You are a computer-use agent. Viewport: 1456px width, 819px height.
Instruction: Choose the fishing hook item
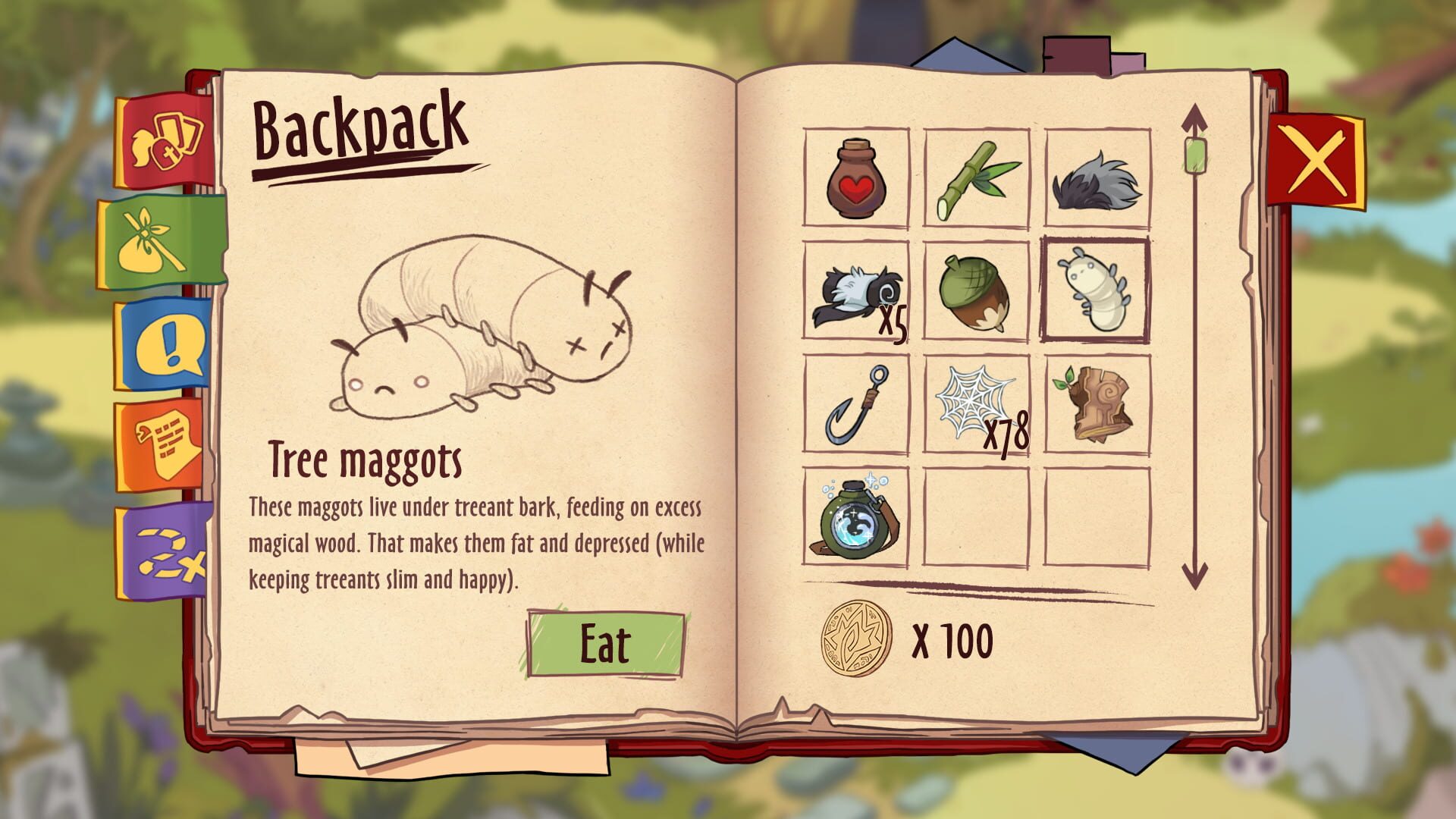855,404
